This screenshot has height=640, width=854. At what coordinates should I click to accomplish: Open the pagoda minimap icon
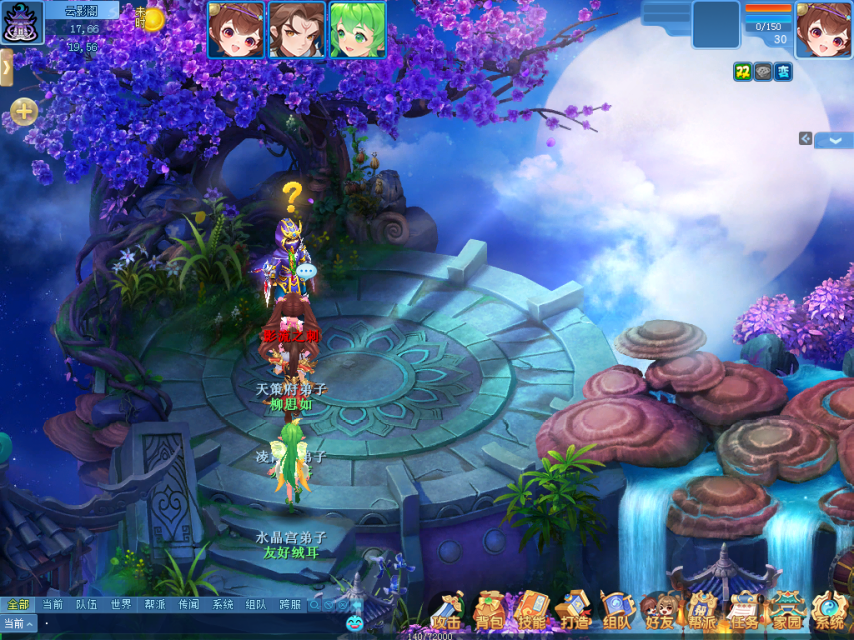(x=22, y=22)
